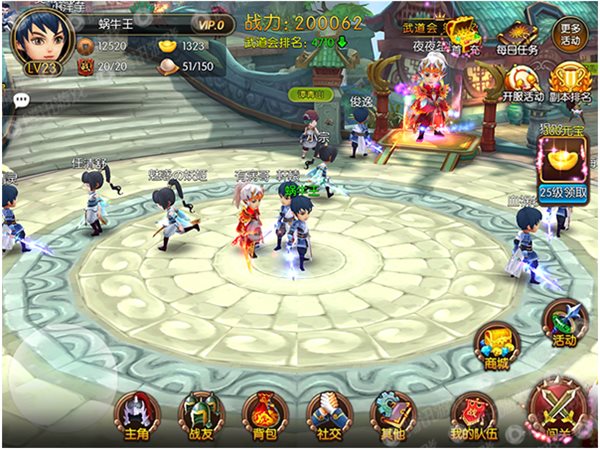The height and width of the screenshot is (450, 600).
Task: Open the 战友 comrades menu
Action: 200,412
